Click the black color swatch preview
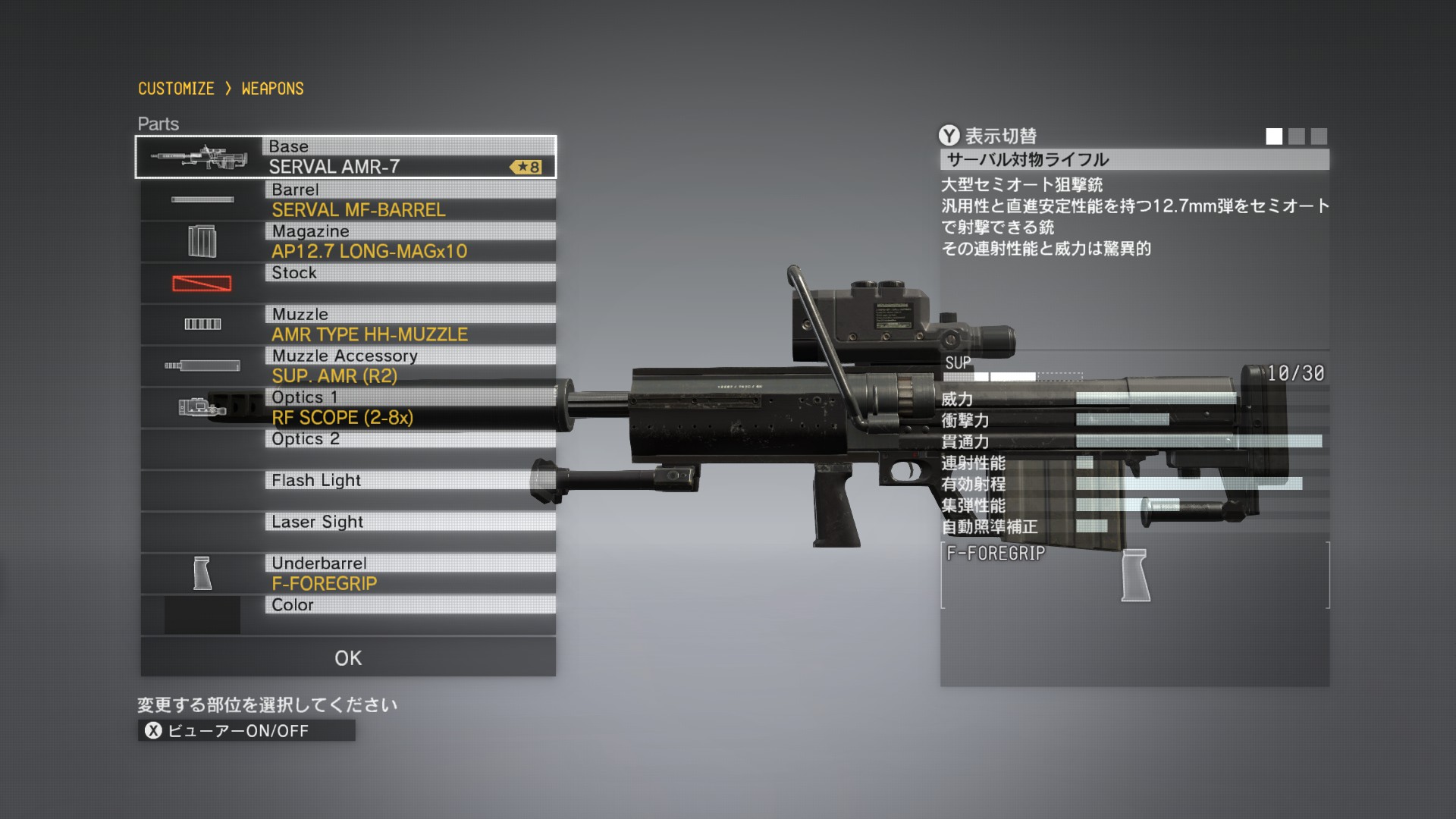The height and width of the screenshot is (819, 1456). (x=202, y=615)
